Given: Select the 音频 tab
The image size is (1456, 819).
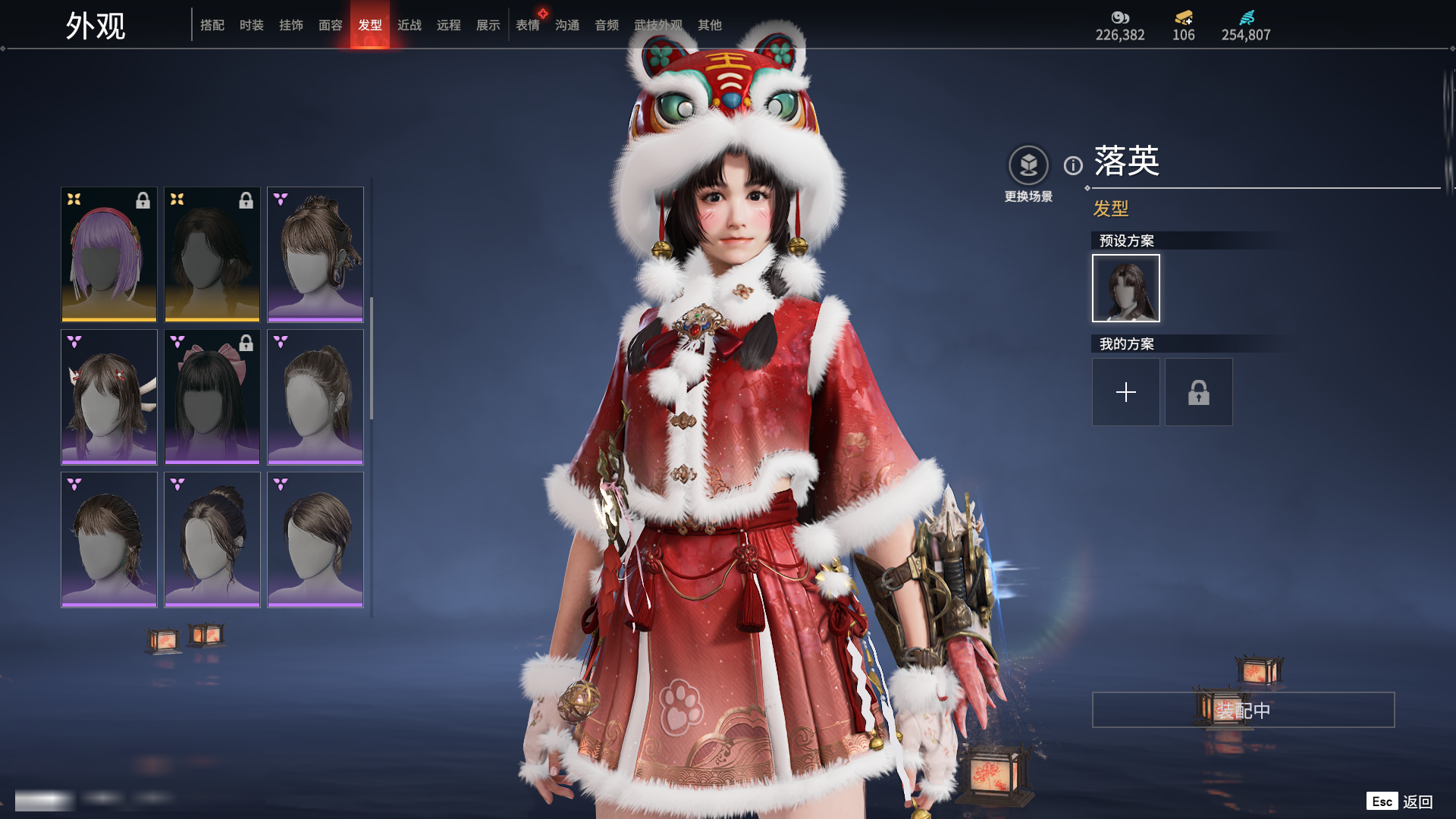Looking at the screenshot, I should point(607,25).
